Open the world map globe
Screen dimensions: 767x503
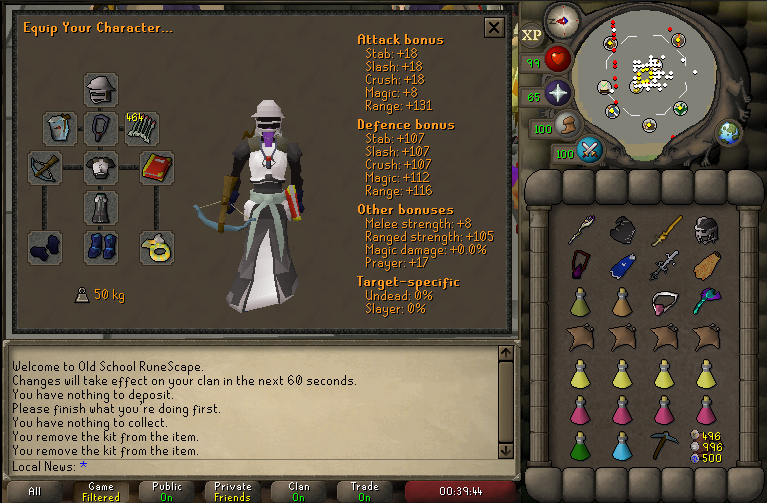pyautogui.click(x=728, y=132)
